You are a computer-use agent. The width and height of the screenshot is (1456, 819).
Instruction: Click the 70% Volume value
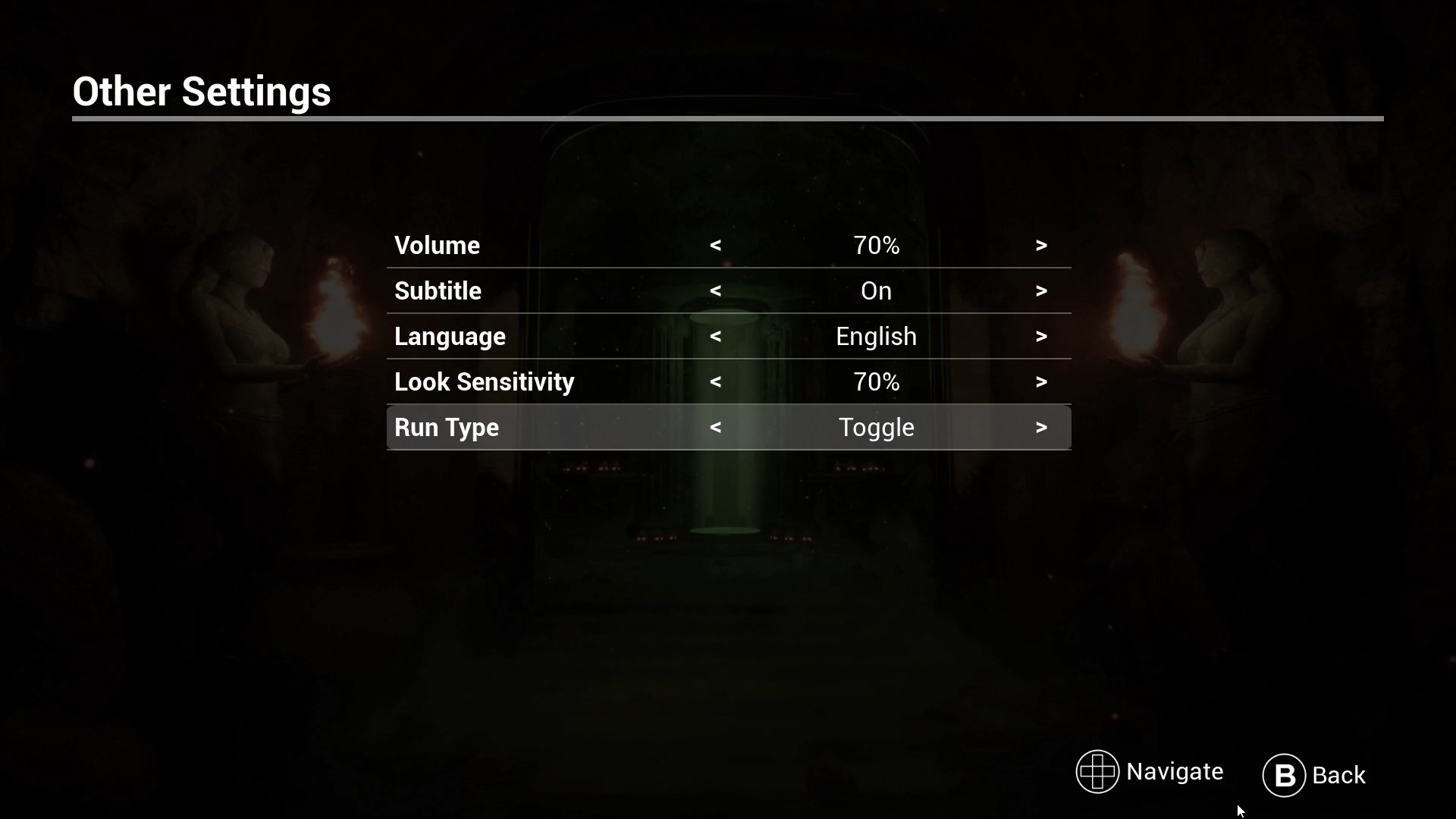[x=876, y=245]
